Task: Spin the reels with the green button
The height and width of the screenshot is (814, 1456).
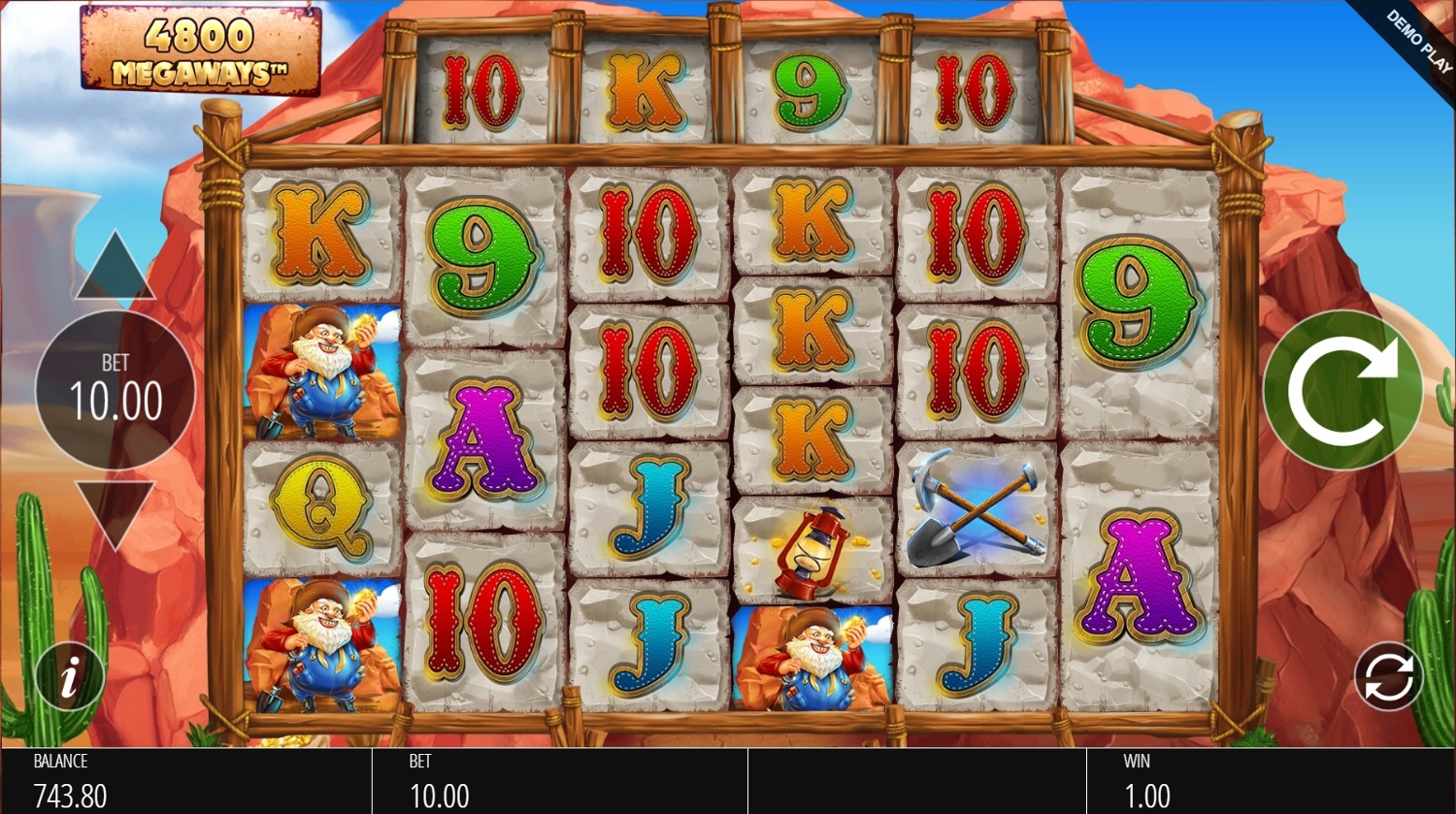Action: (1342, 390)
